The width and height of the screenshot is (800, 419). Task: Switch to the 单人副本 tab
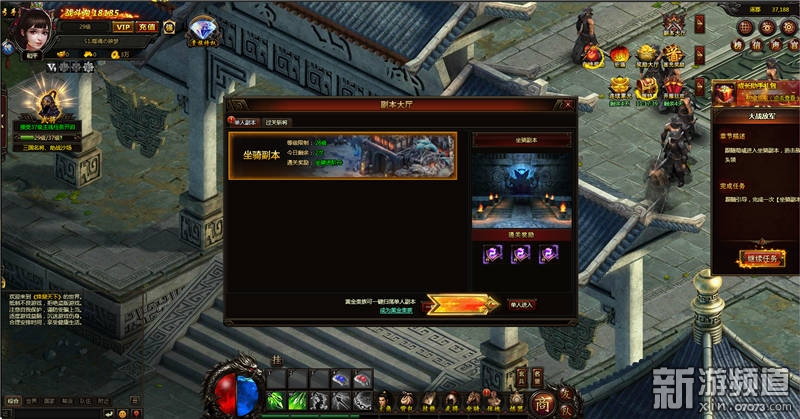pos(243,122)
